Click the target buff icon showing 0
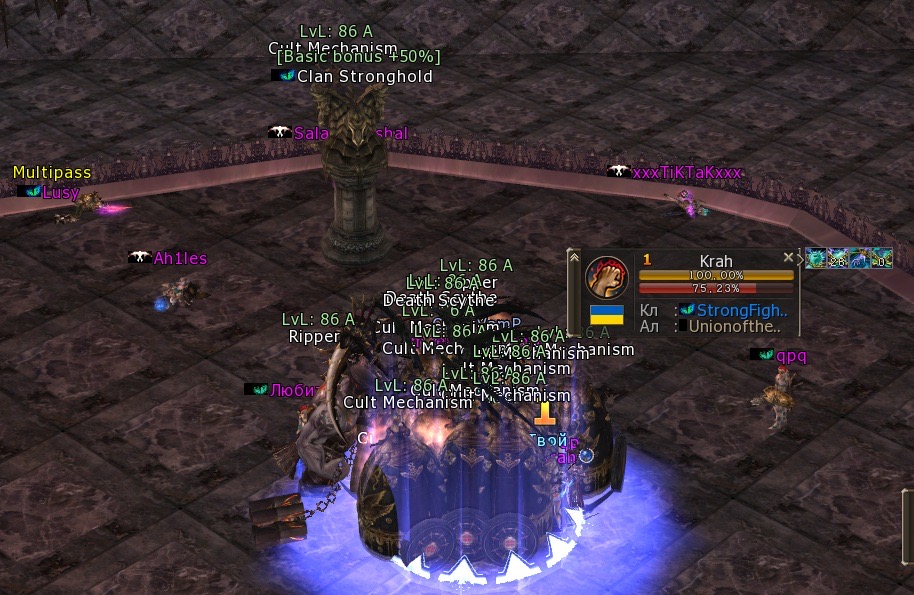The height and width of the screenshot is (595, 914). click(x=881, y=260)
